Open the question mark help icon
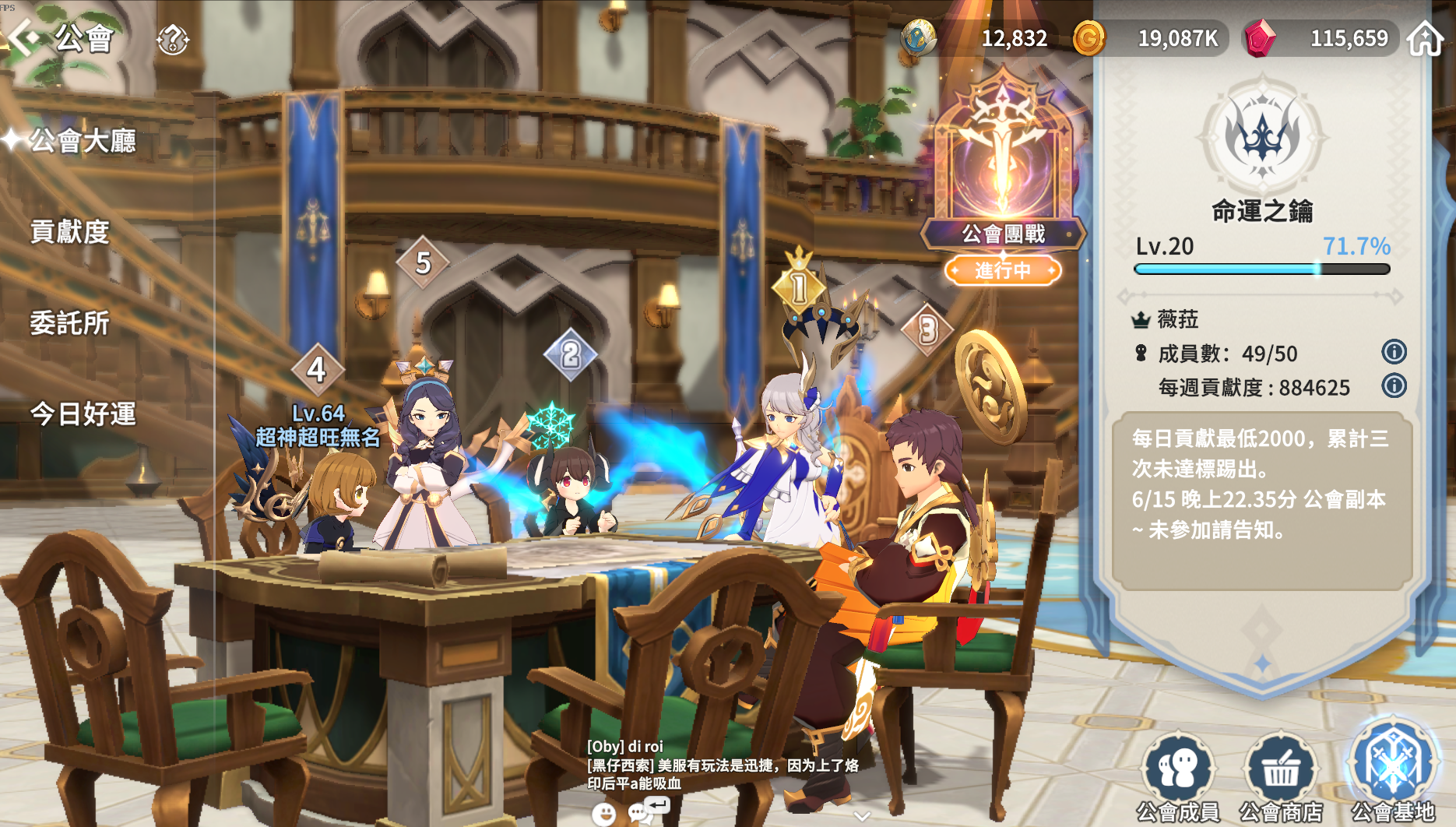 click(x=172, y=39)
